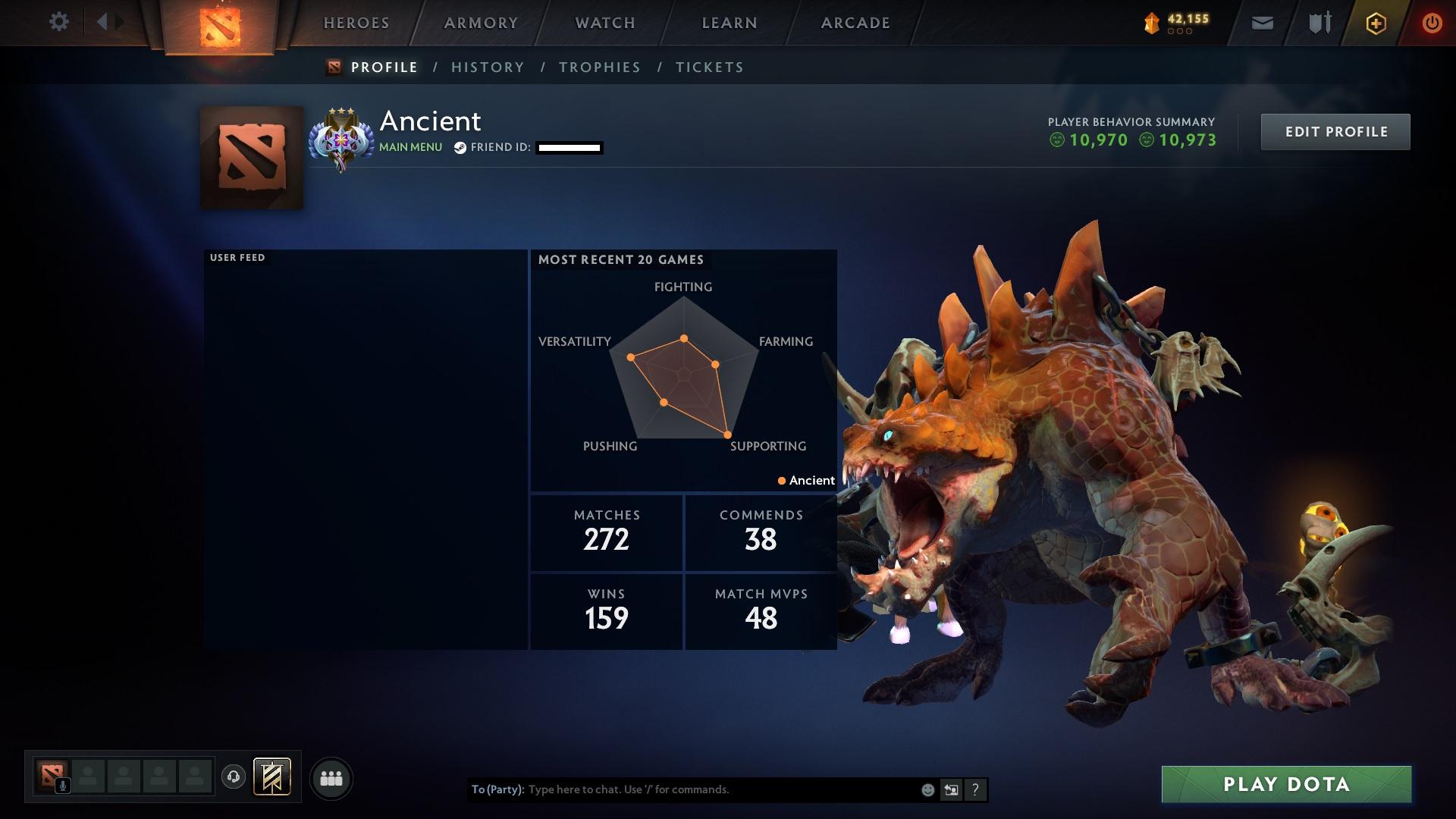This screenshot has width=1456, height=819.
Task: Open the Dota Plus gold badge
Action: (x=1376, y=24)
